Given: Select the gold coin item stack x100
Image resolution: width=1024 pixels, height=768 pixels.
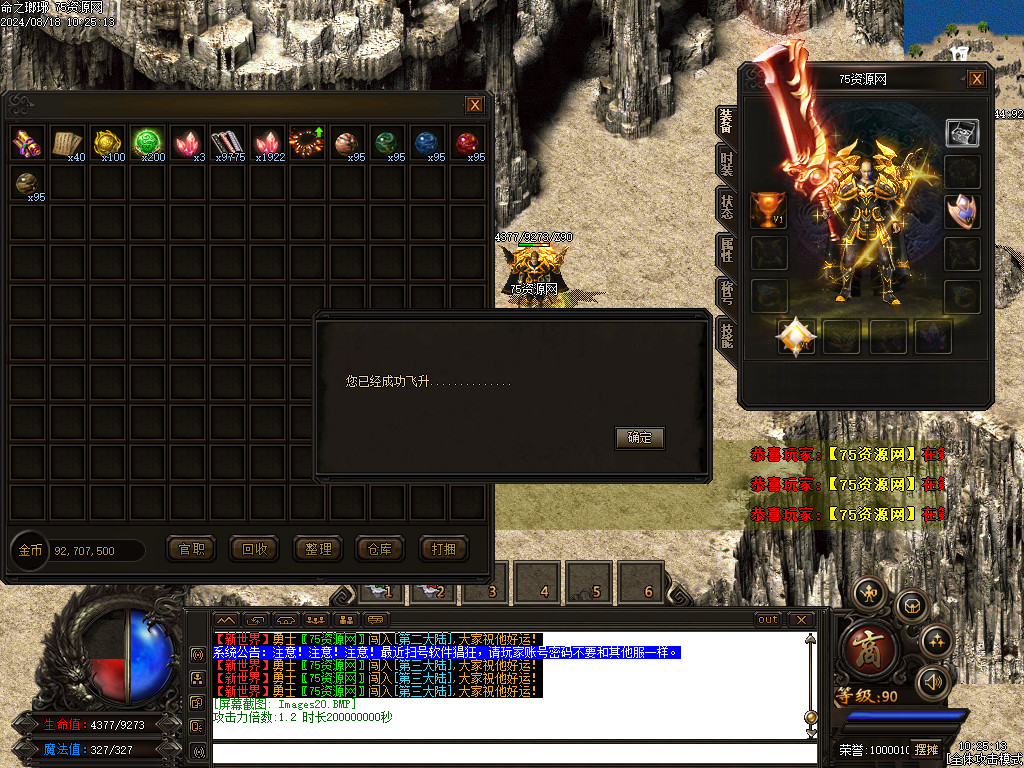Looking at the screenshot, I should click(x=109, y=144).
